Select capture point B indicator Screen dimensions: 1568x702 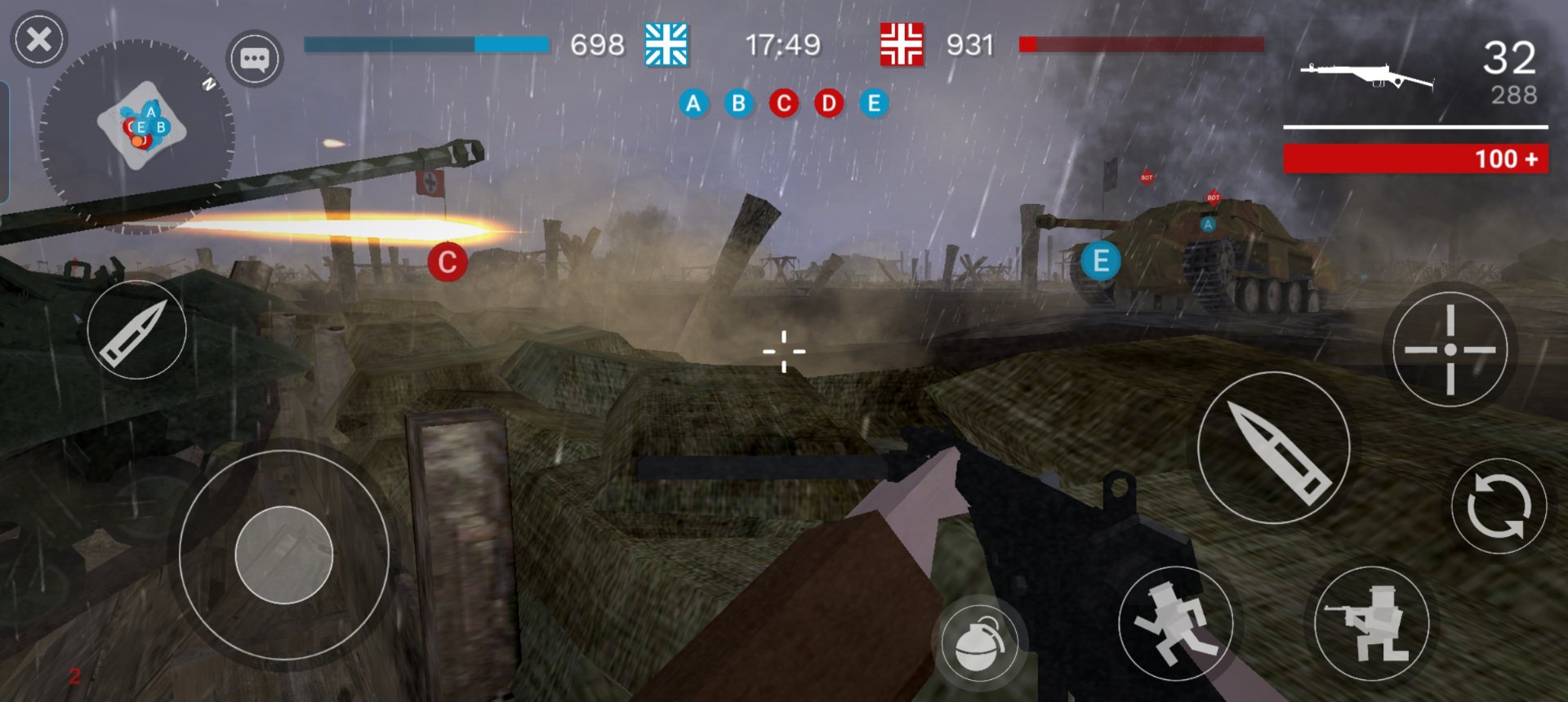click(x=738, y=104)
